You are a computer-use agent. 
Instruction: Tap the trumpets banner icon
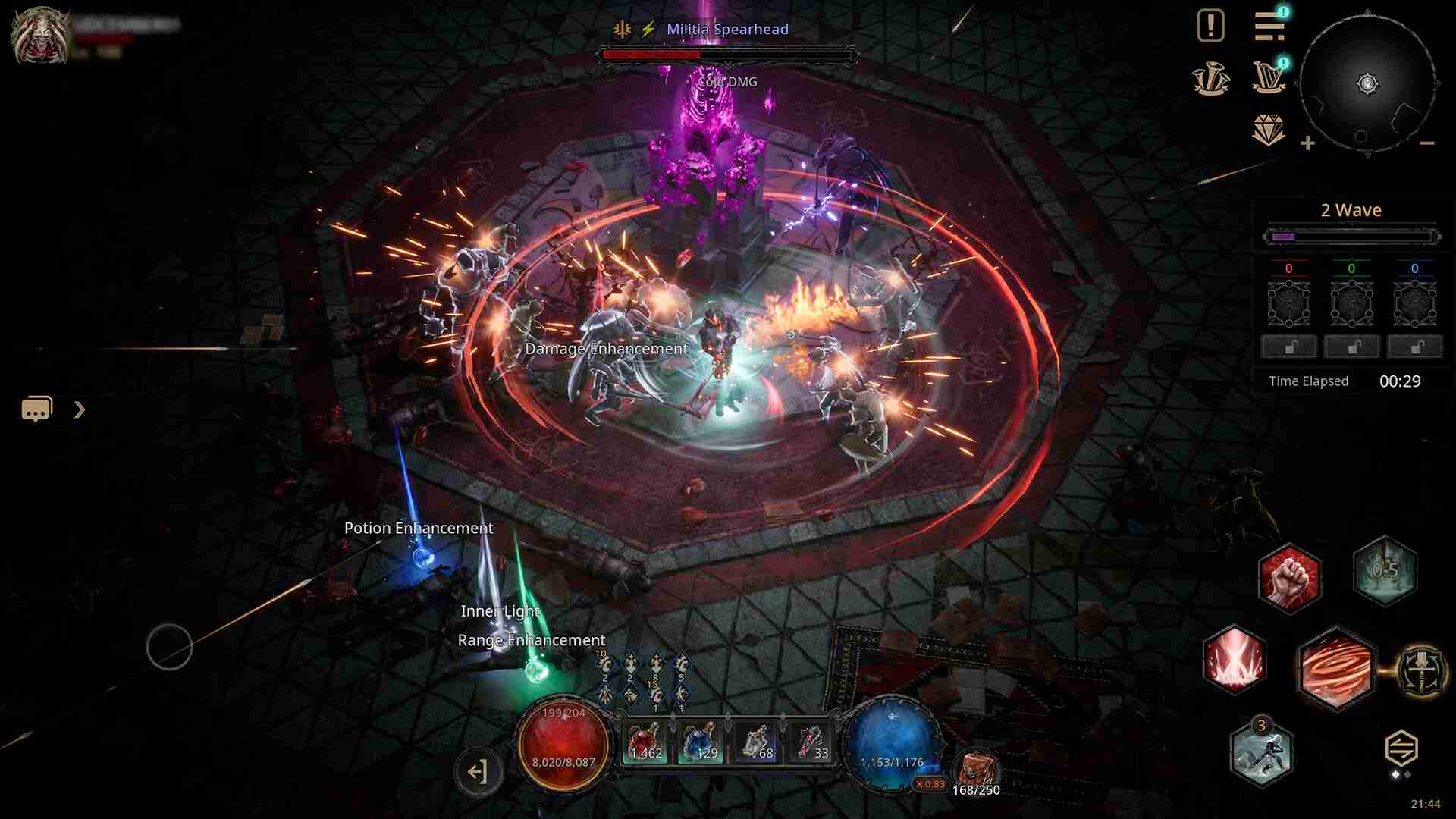pyautogui.click(x=1210, y=79)
